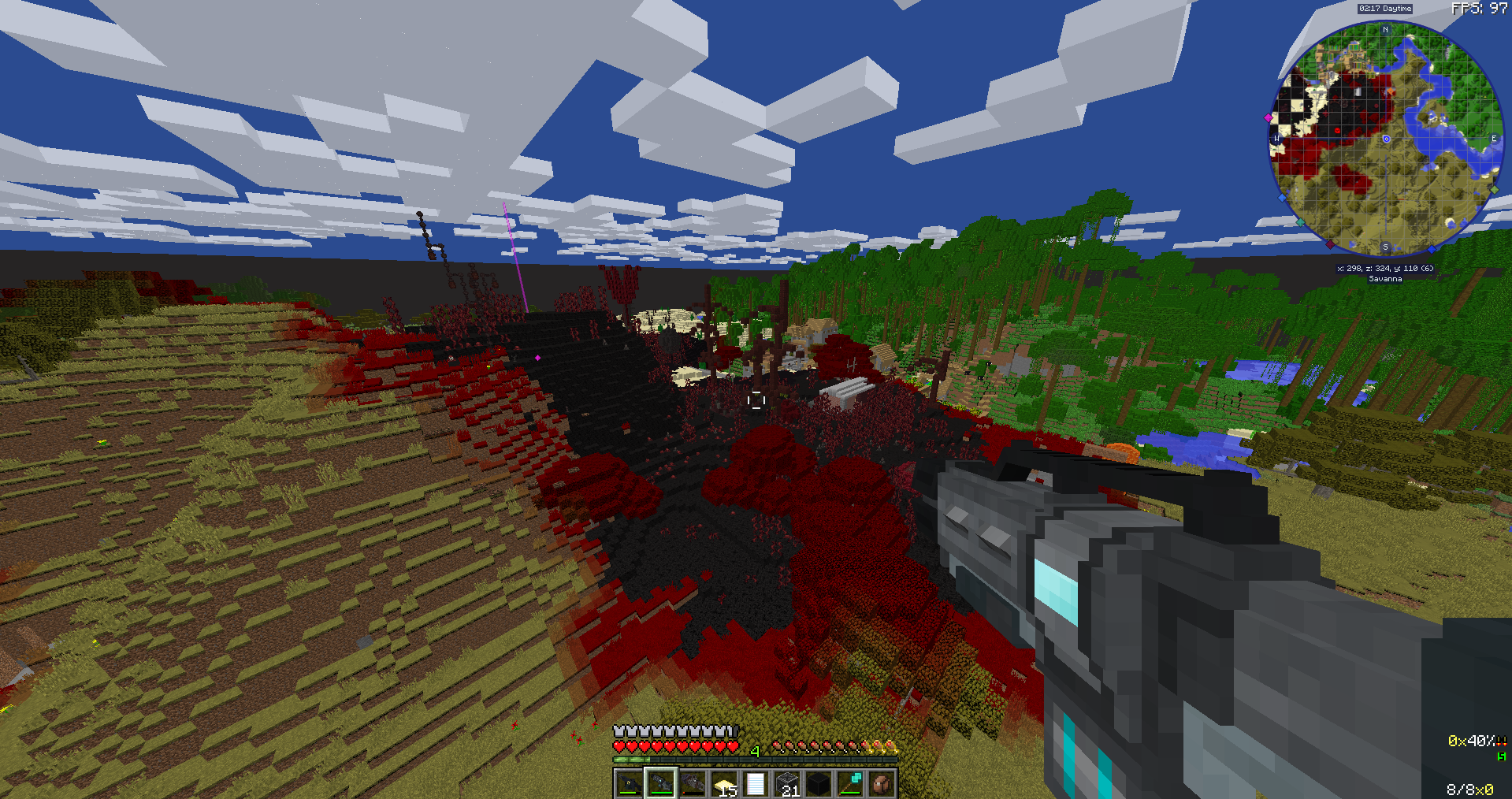This screenshot has height=799, width=1512.
Task: Click the player position arrow at minimap center
Action: tap(1385, 139)
